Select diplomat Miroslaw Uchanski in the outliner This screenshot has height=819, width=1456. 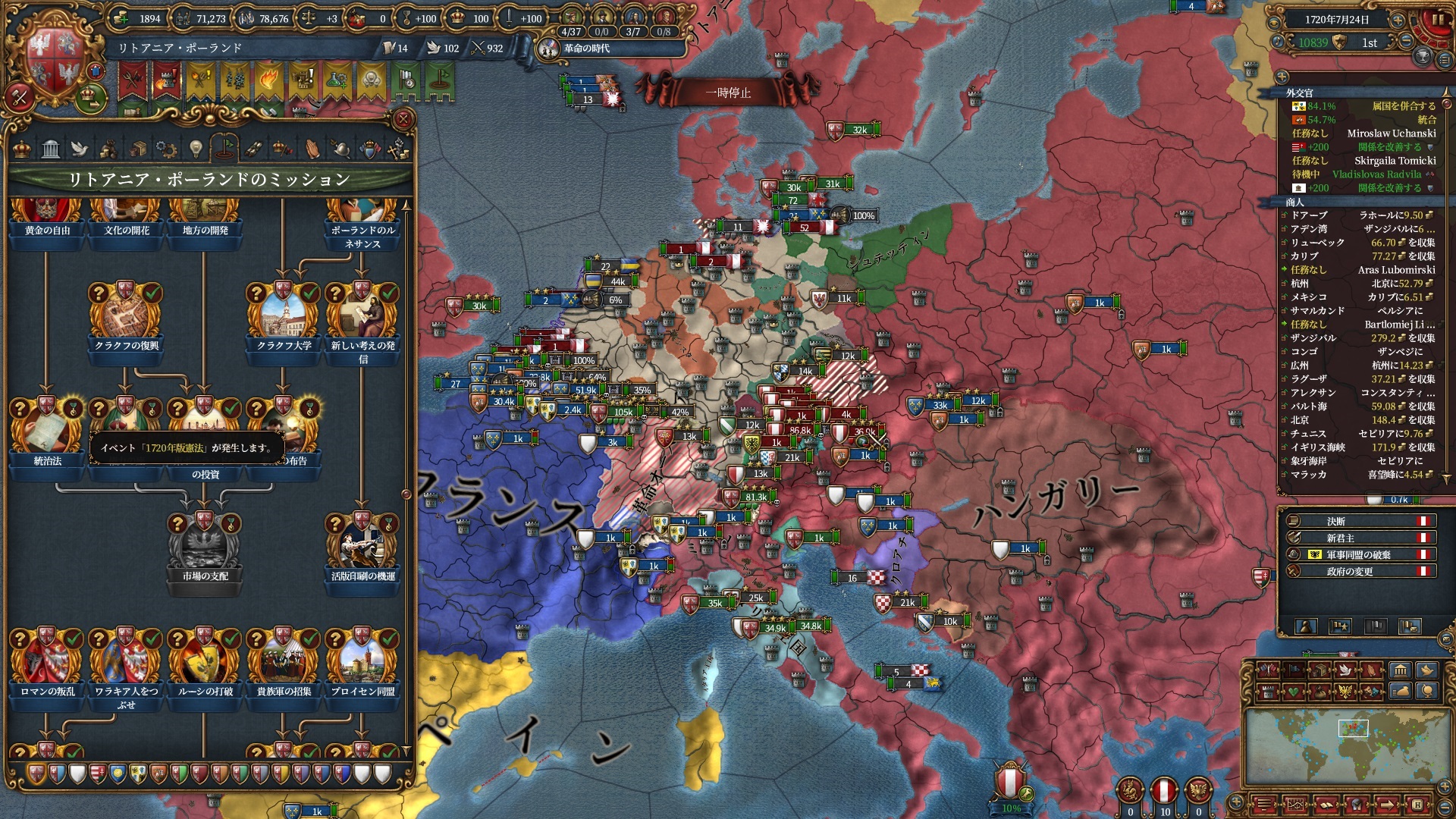click(1391, 133)
